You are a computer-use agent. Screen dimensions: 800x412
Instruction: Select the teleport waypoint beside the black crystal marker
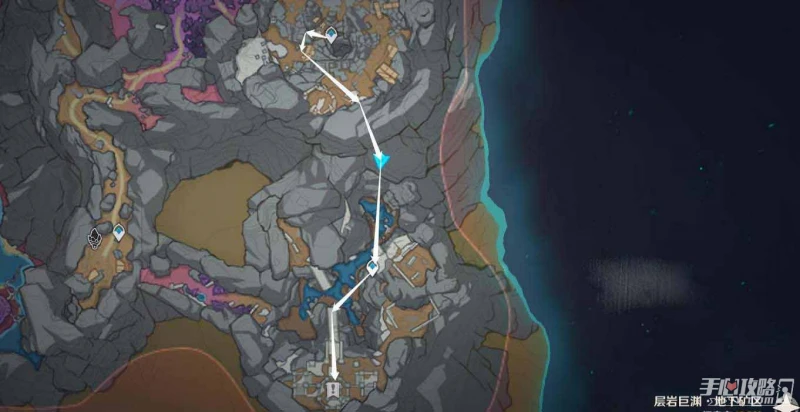[119, 234]
